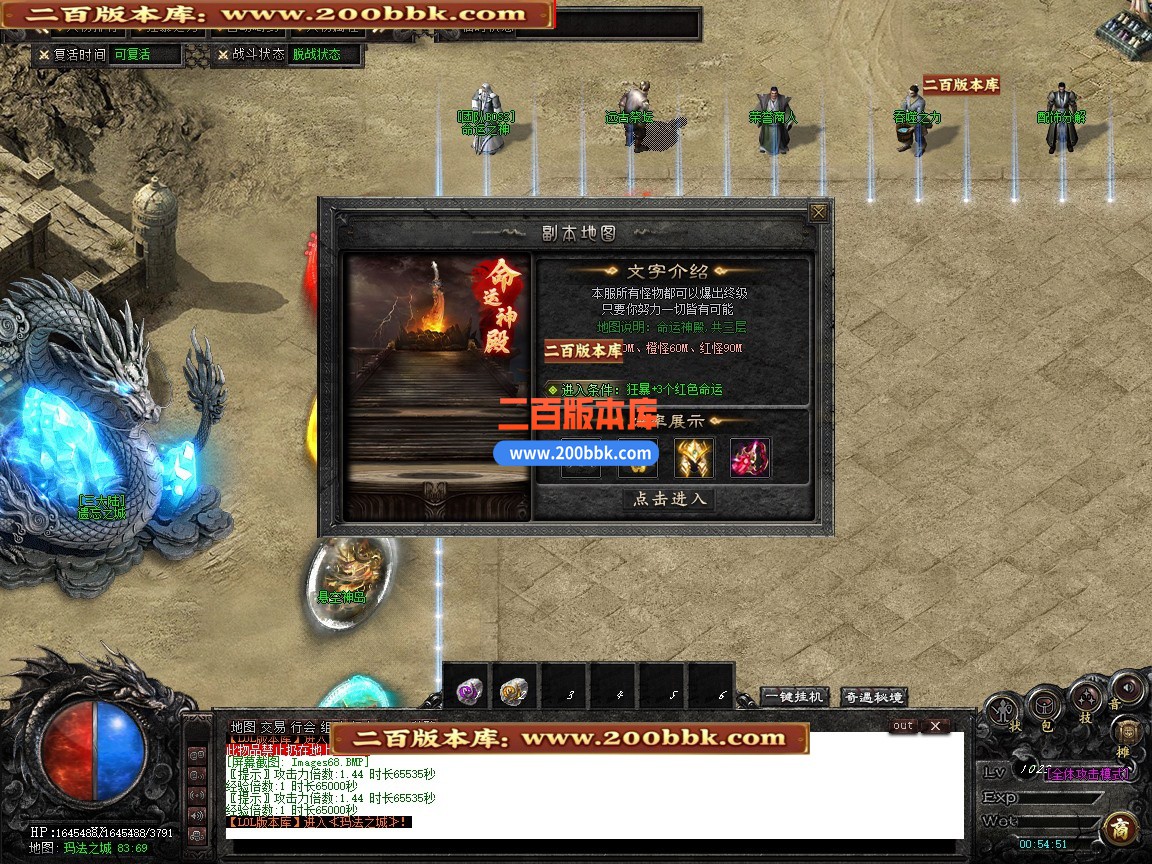
Task: Open the 状 character status round button
Action: coord(1003,712)
